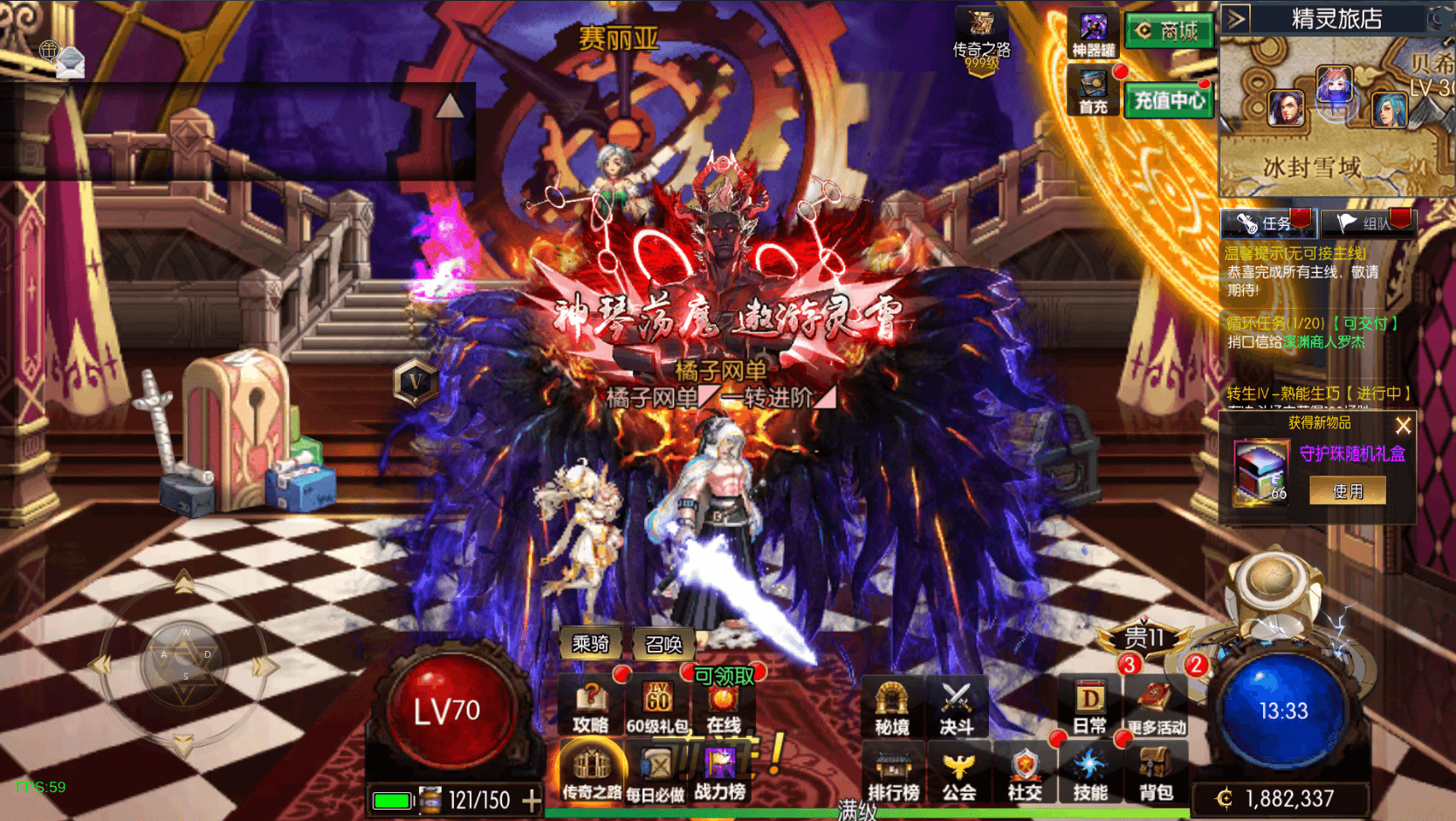Screen dimensions: 1456x821
Task: Open the 攻略 guide icon
Action: pyautogui.click(x=591, y=707)
